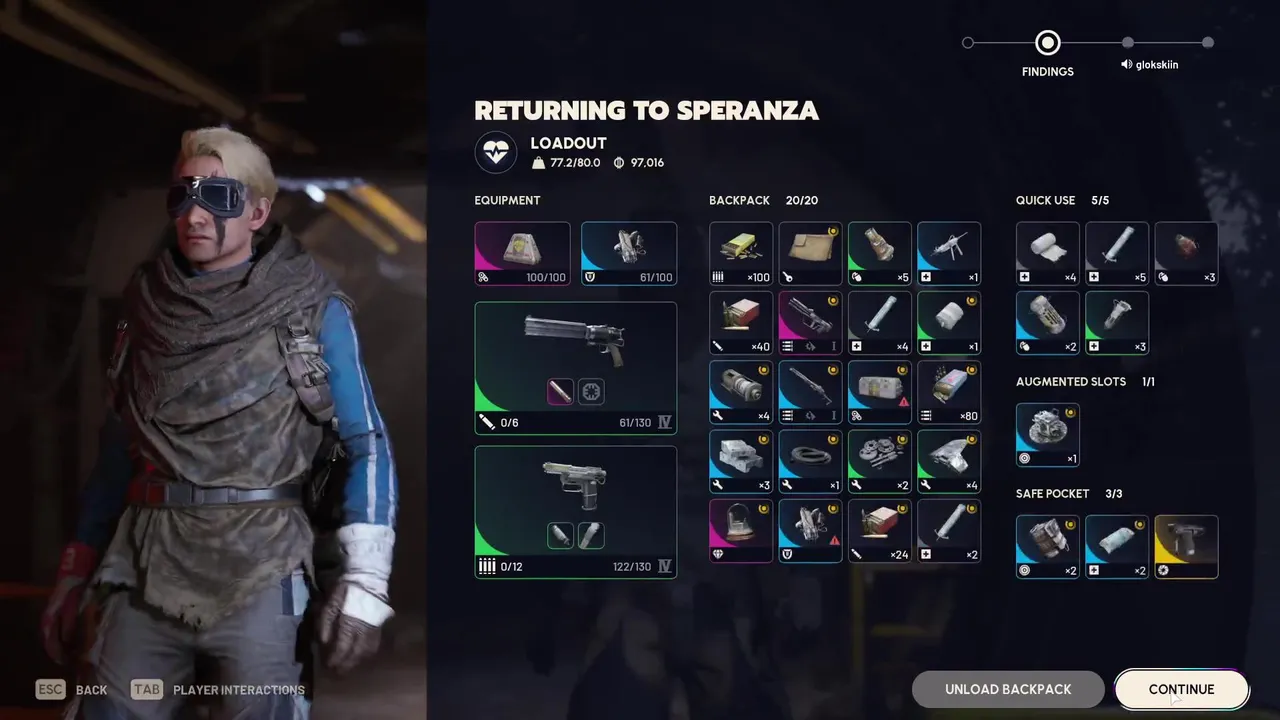1280x720 pixels.
Task: Select the coiled black wire item
Action: pyautogui.click(x=810, y=462)
